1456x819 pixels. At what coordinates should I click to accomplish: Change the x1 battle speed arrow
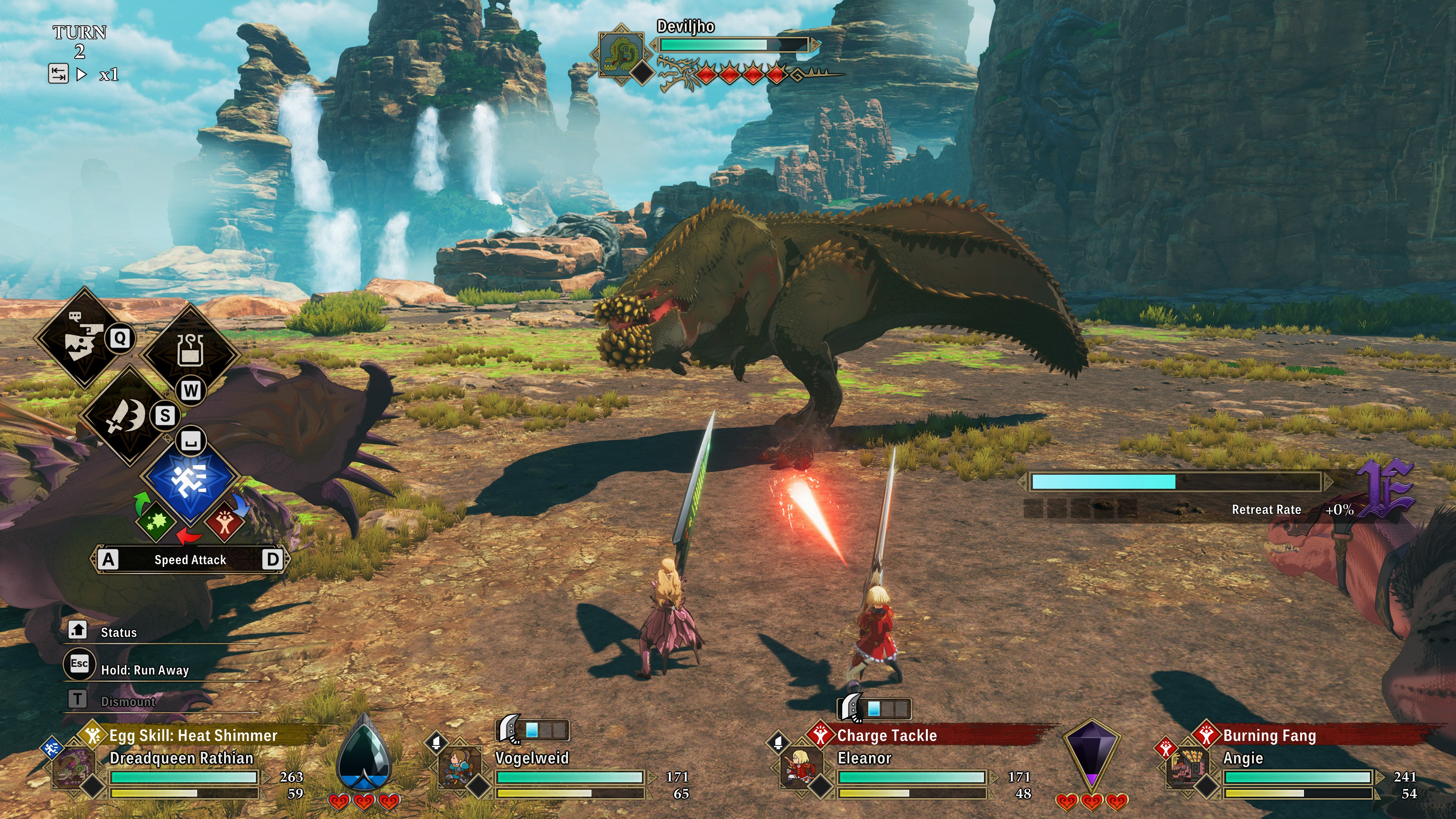click(x=82, y=74)
